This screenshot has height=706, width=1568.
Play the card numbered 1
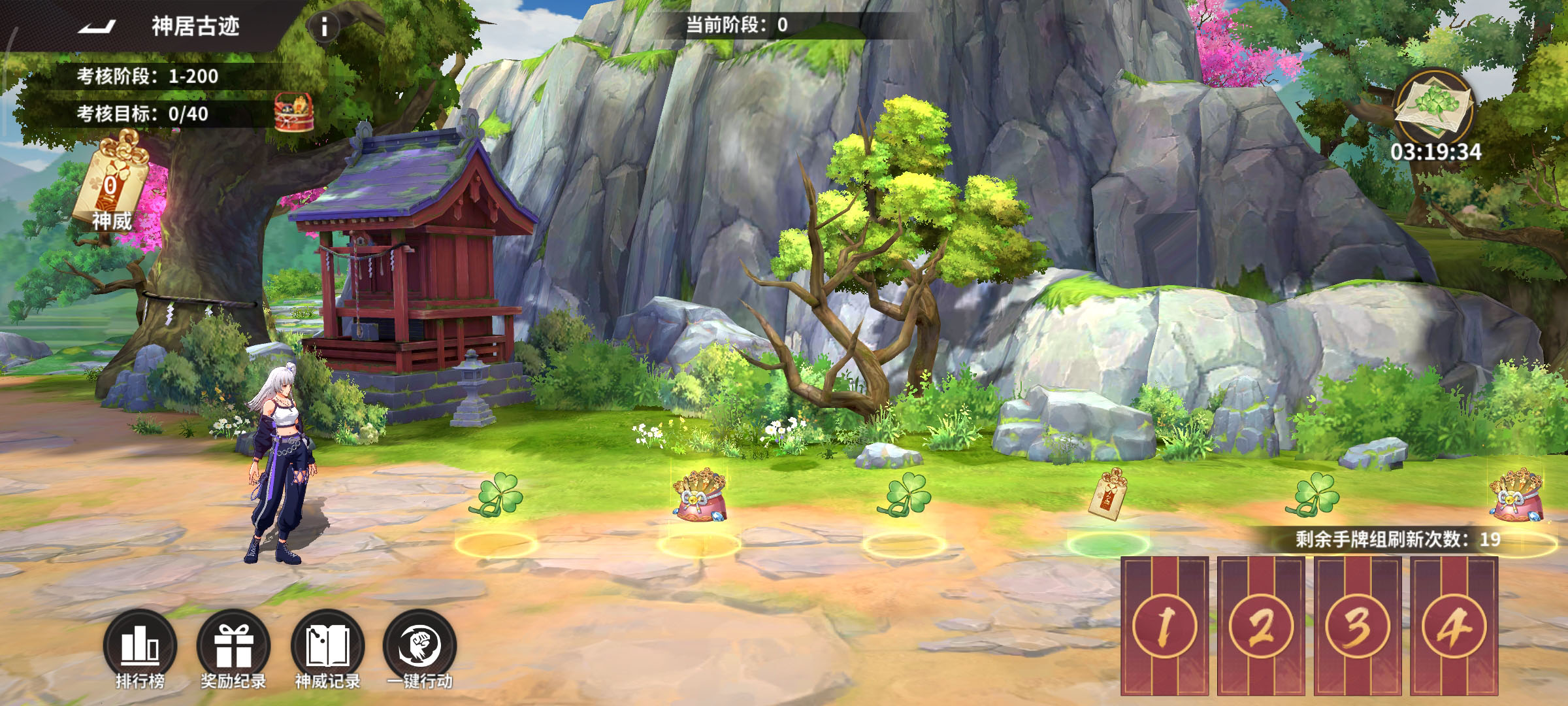(1164, 626)
